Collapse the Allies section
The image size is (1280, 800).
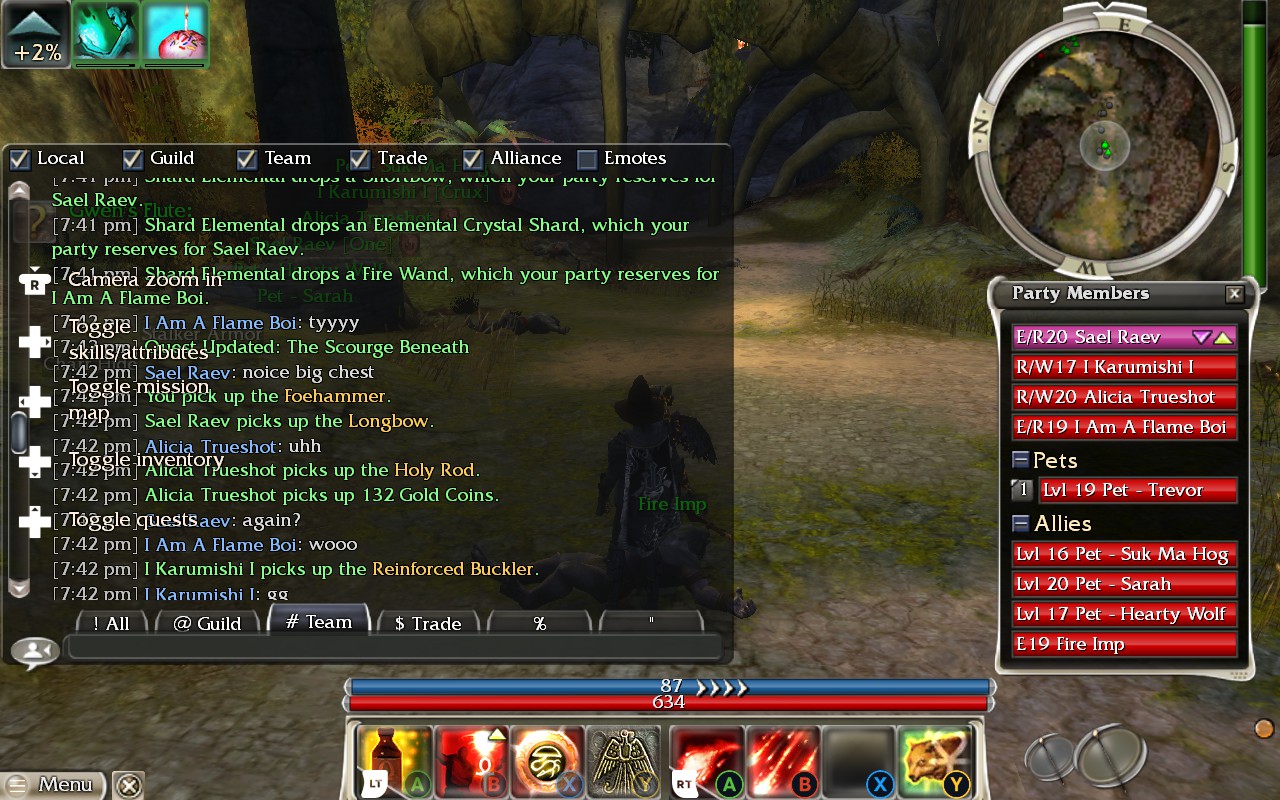tap(1021, 523)
